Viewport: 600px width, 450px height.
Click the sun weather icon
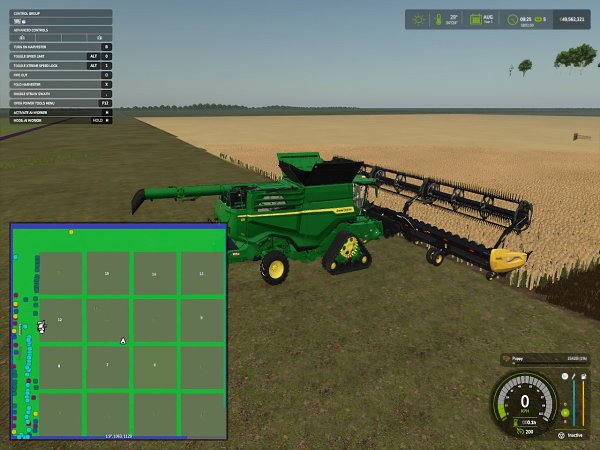click(419, 19)
